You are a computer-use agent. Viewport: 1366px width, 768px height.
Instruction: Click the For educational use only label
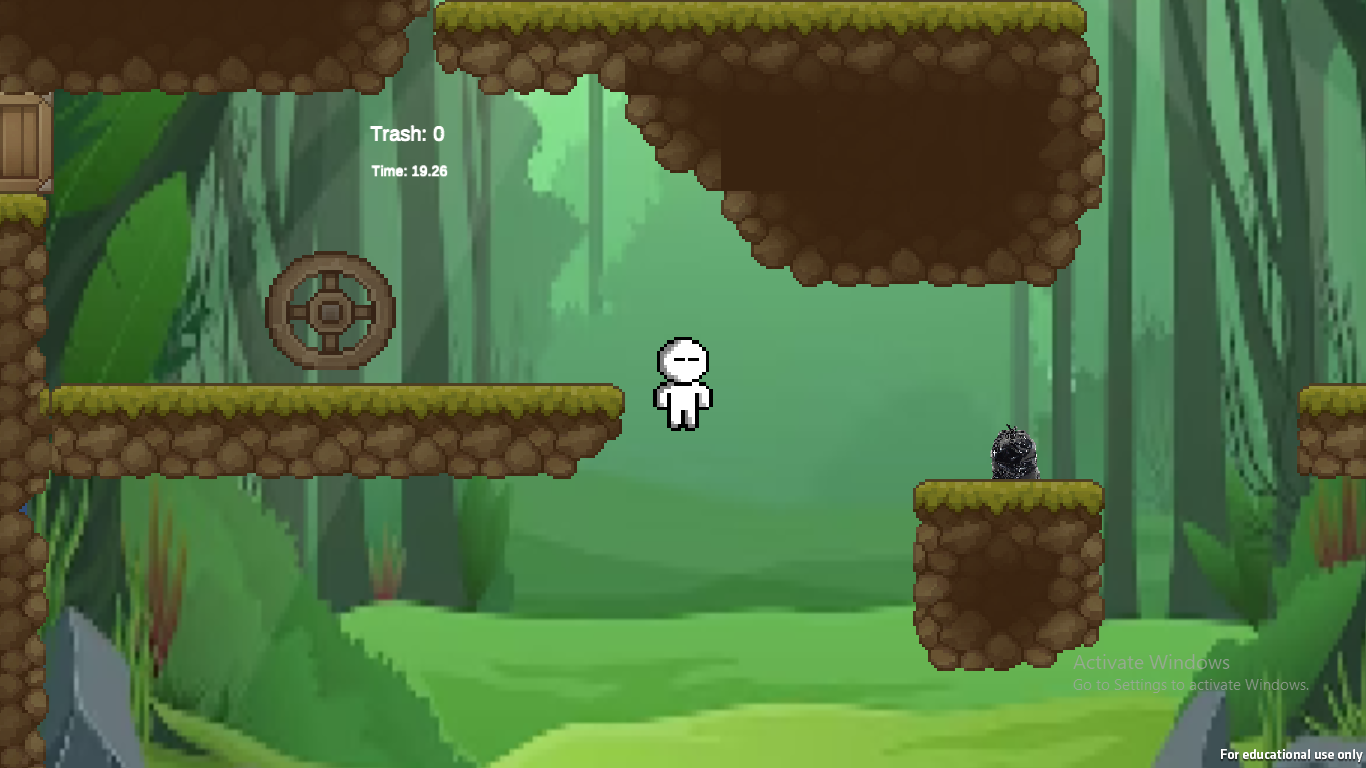[1290, 755]
